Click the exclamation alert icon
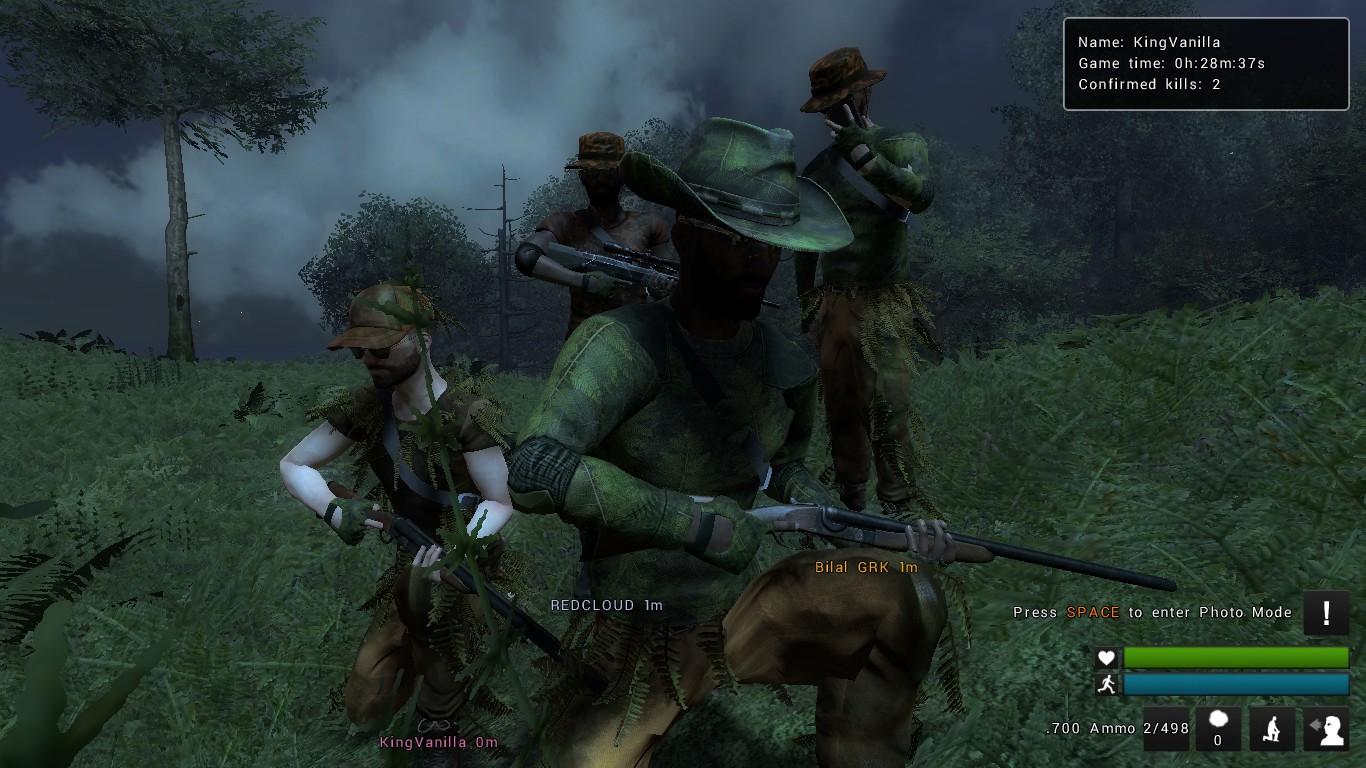Viewport: 1366px width, 768px height. pyautogui.click(x=1326, y=613)
